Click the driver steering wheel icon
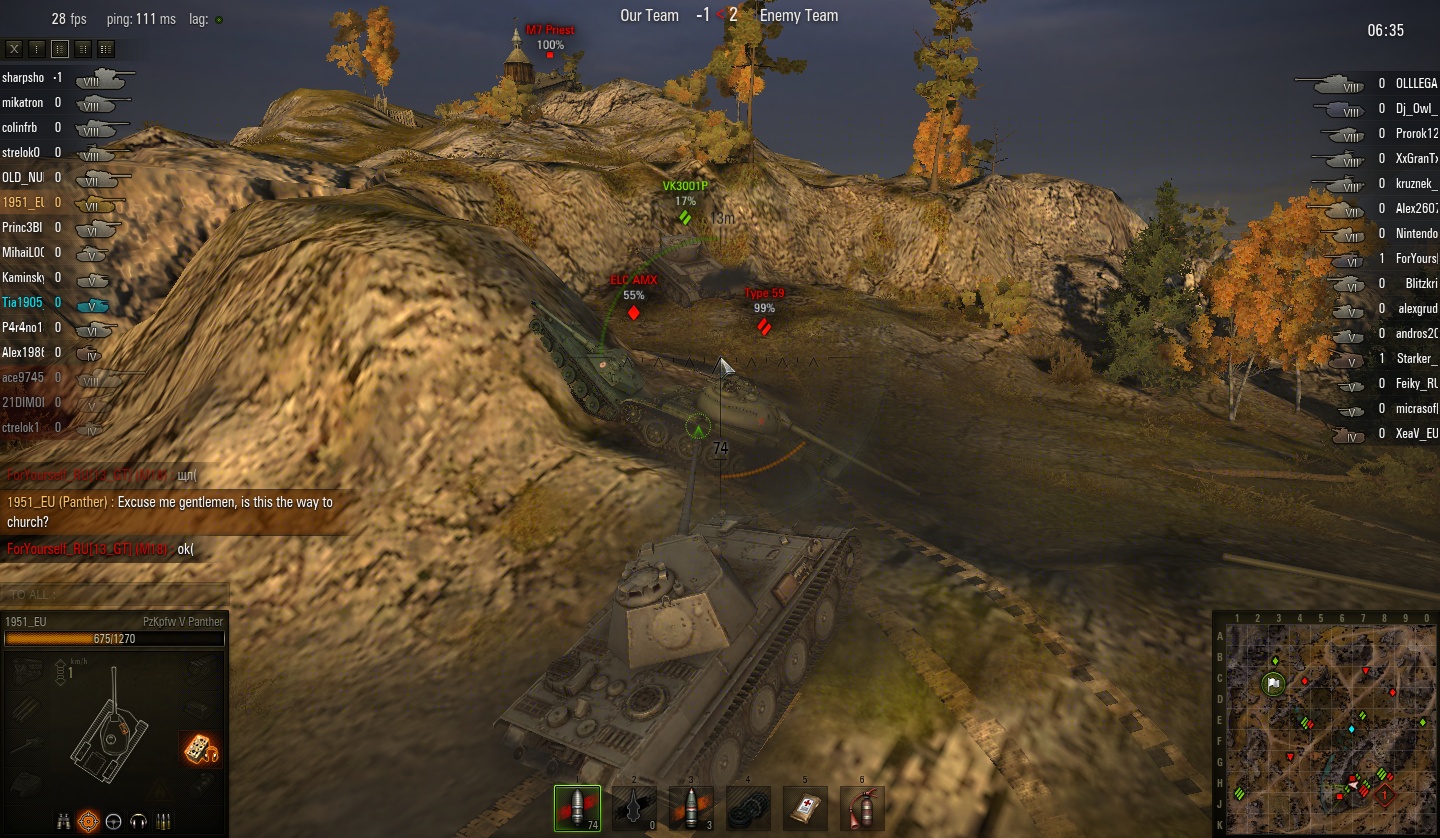Viewport: 1440px width, 838px height. click(114, 821)
